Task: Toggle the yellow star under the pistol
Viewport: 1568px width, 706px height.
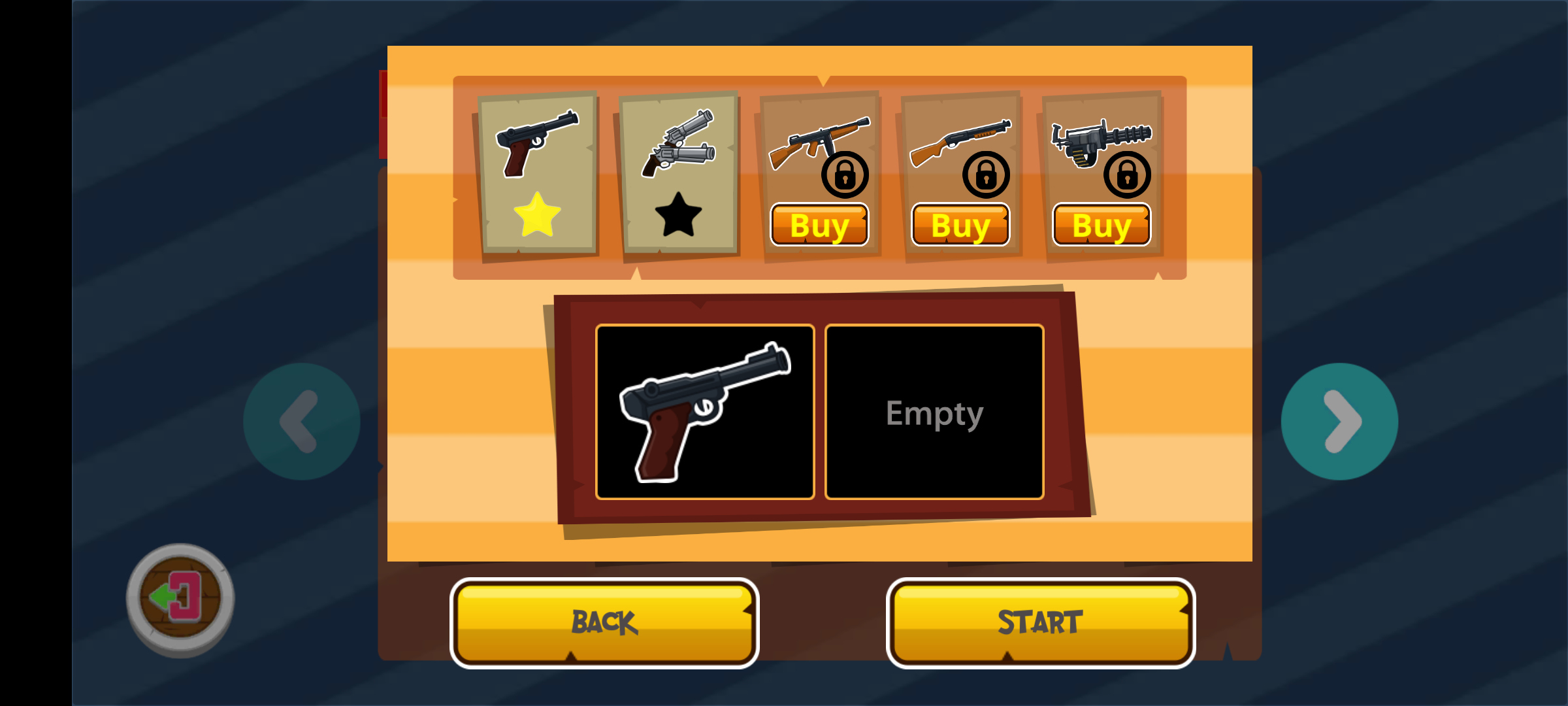Action: (x=537, y=212)
